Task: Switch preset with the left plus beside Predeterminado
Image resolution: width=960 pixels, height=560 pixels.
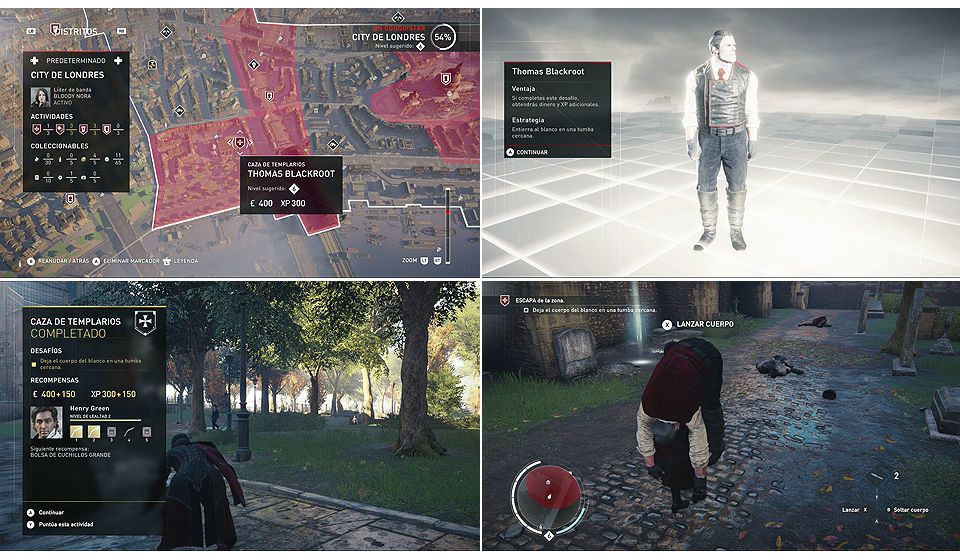Action: tap(35, 60)
